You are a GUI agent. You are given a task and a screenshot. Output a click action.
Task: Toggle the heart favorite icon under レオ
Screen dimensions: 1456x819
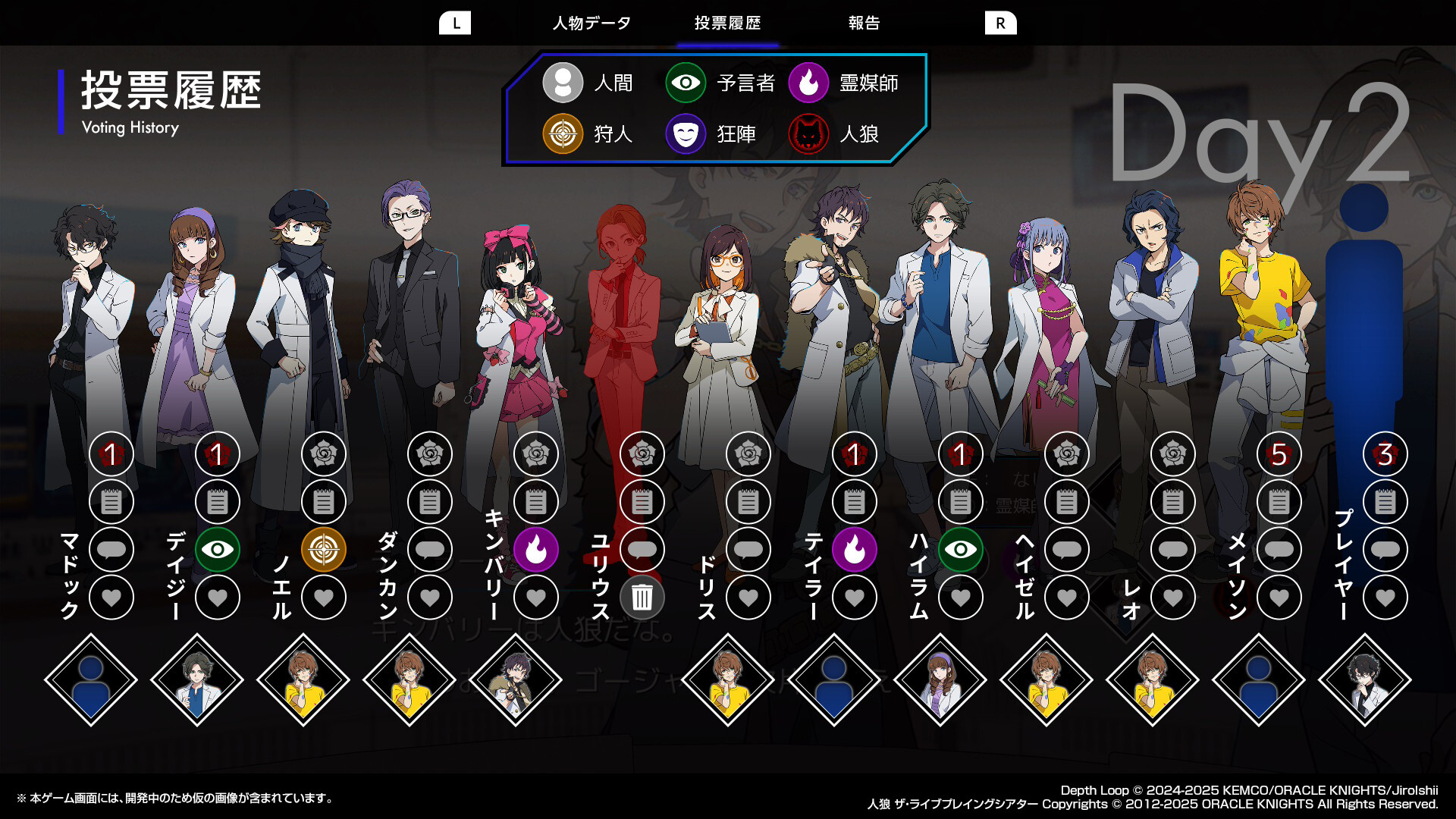1173,598
